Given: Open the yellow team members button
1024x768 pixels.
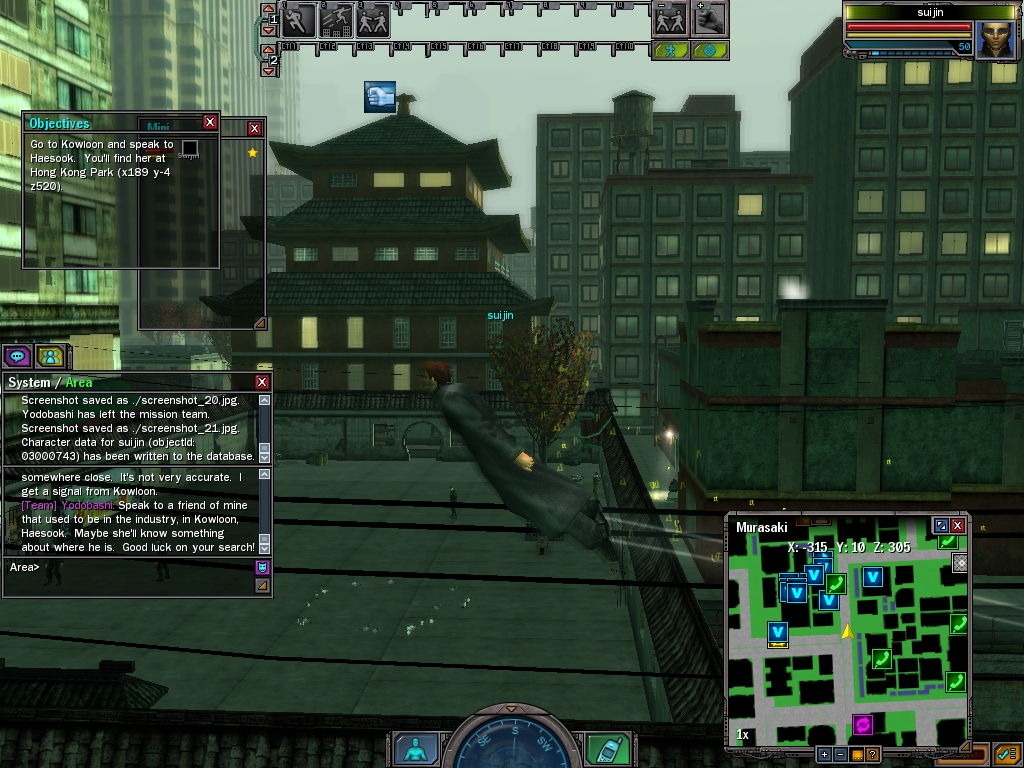Looking at the screenshot, I should (x=49, y=356).
